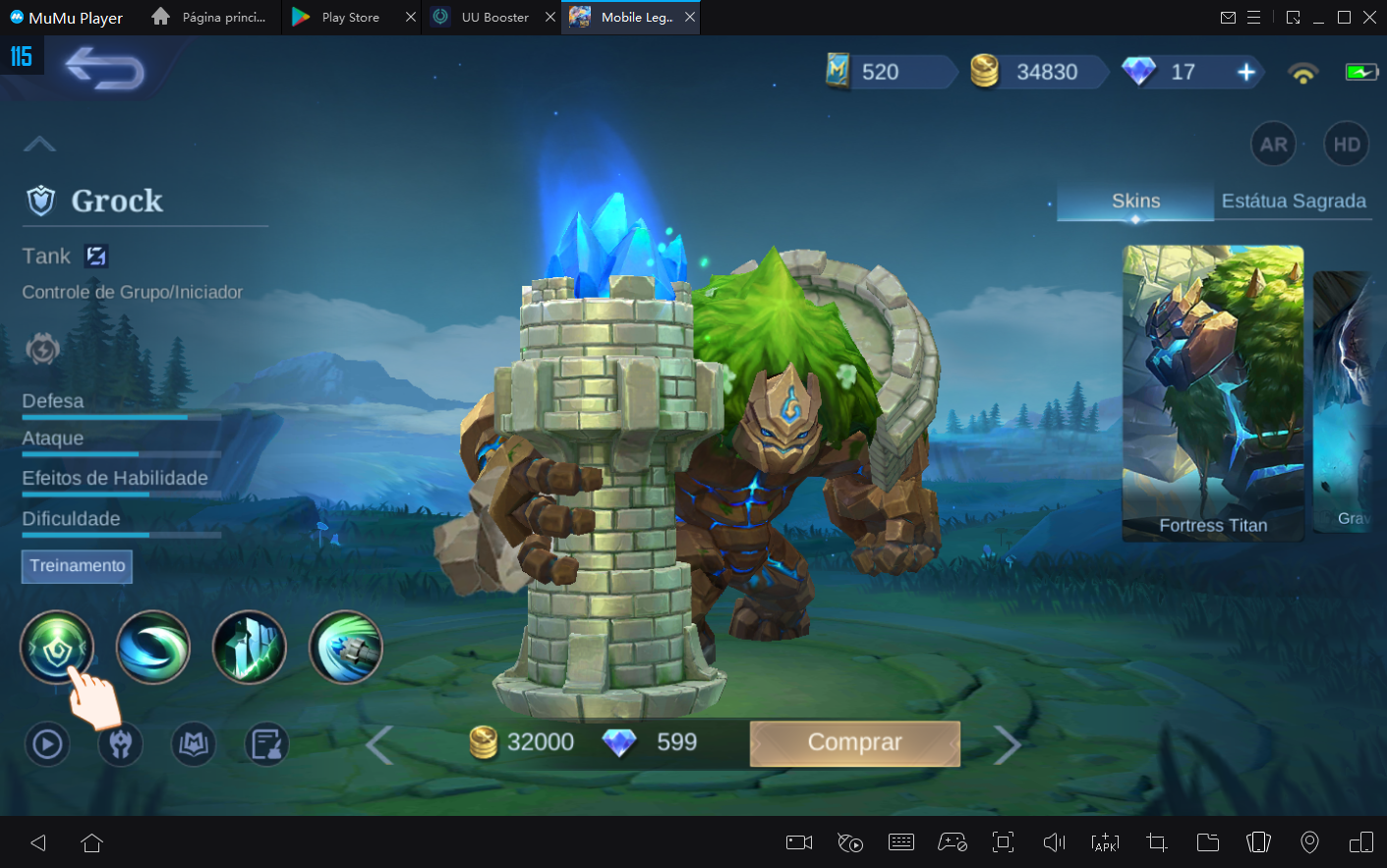This screenshot has height=868, width=1387.
Task: Open the notes and records icon
Action: coord(265,744)
